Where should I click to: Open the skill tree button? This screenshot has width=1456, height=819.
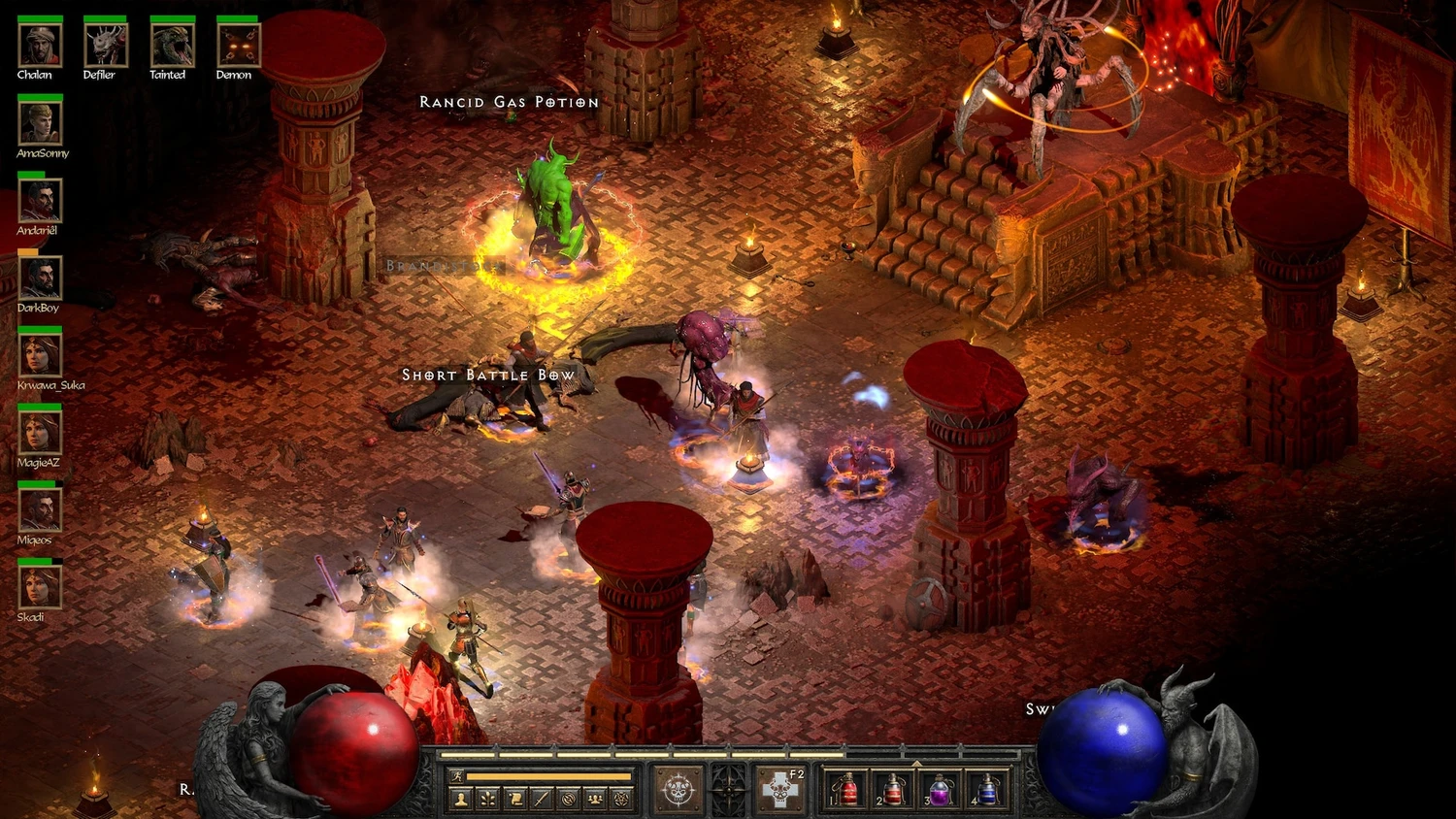point(488,799)
